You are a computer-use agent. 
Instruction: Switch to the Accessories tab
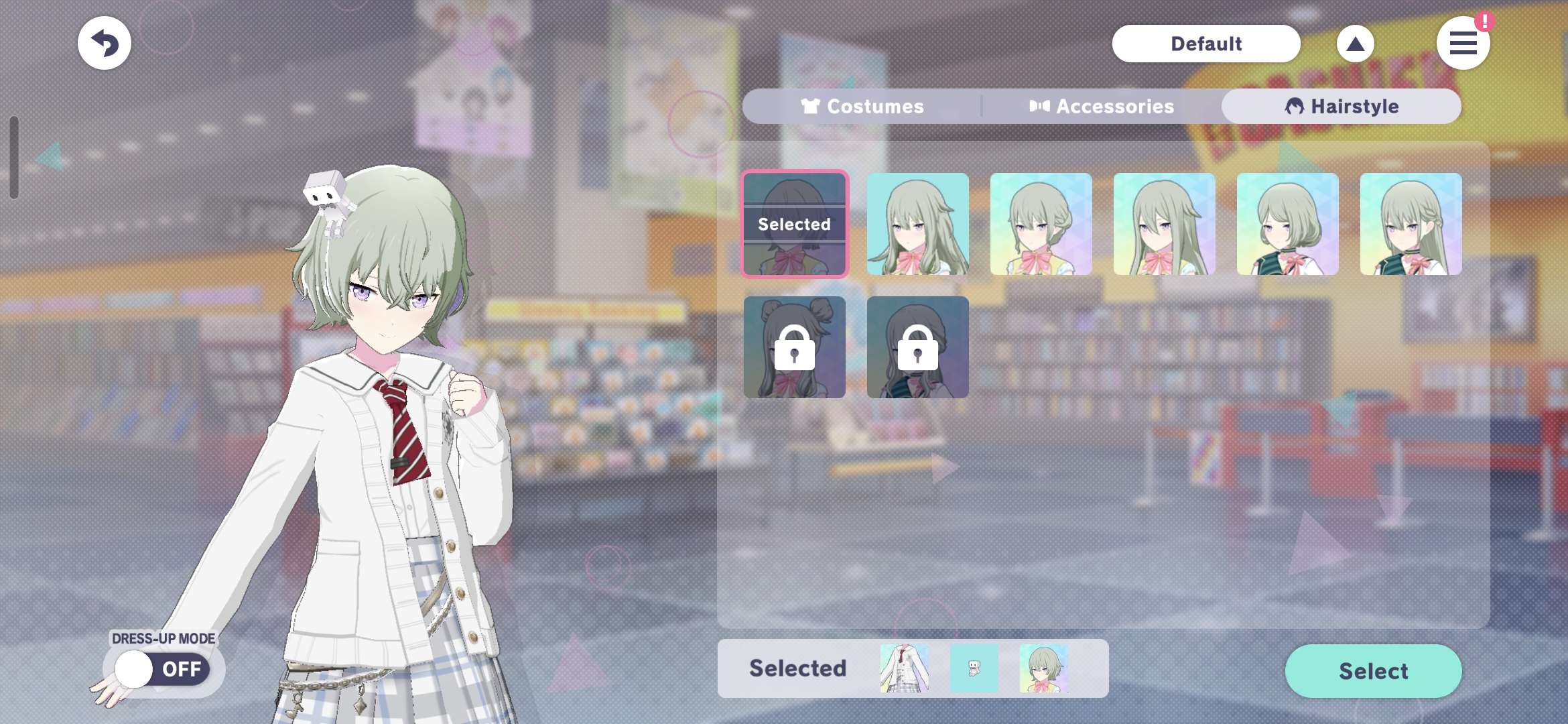1102,107
